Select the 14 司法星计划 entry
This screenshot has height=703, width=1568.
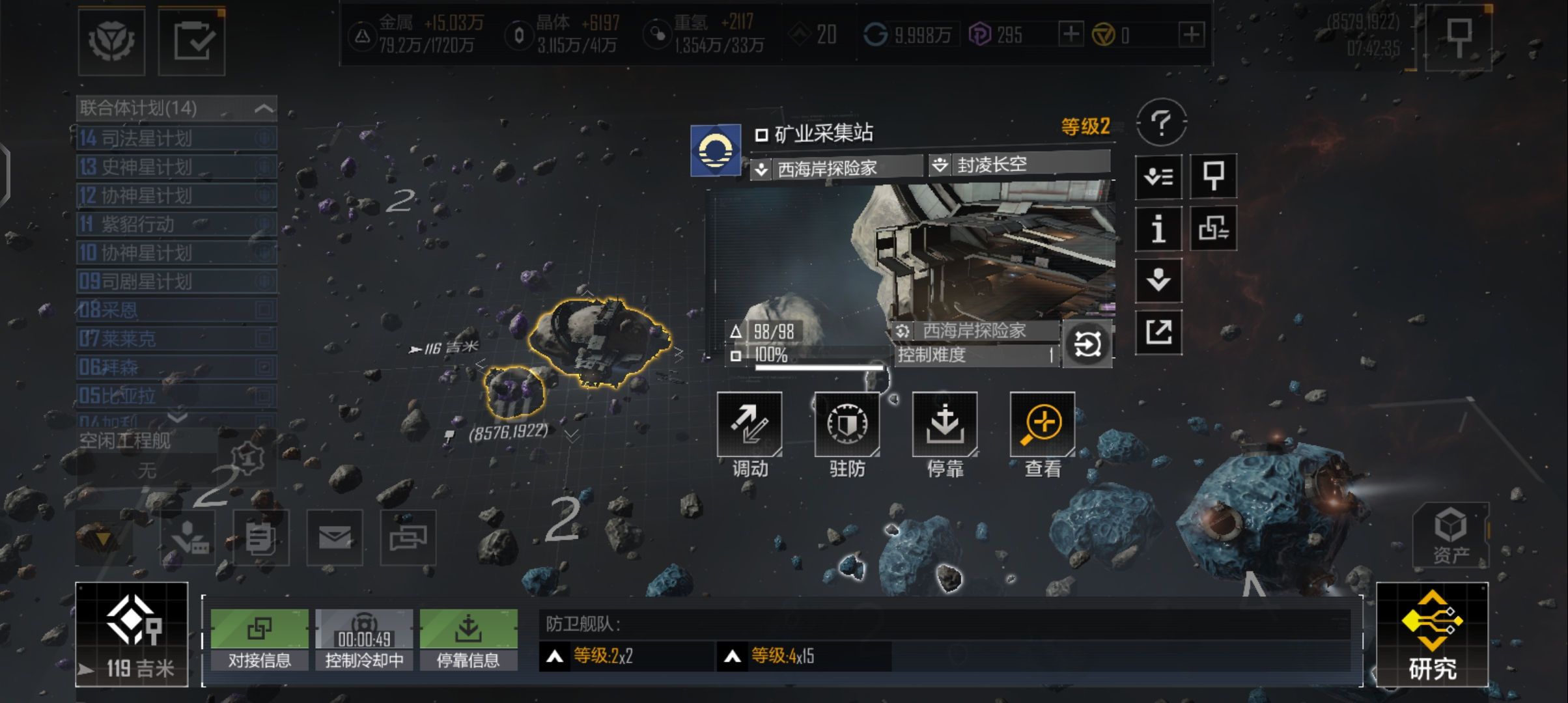click(x=176, y=138)
